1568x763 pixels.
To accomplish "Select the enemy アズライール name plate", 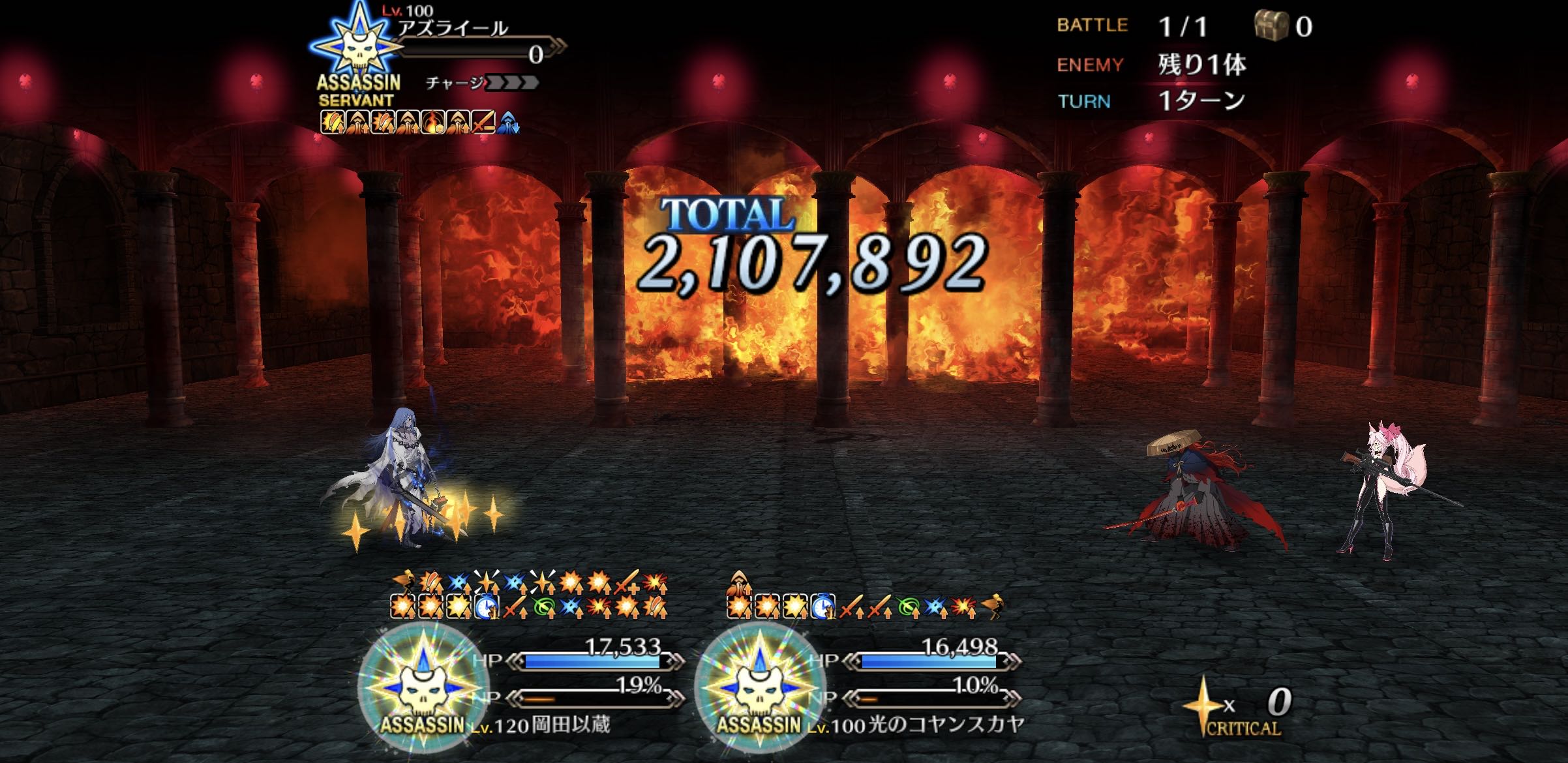I will (x=453, y=29).
